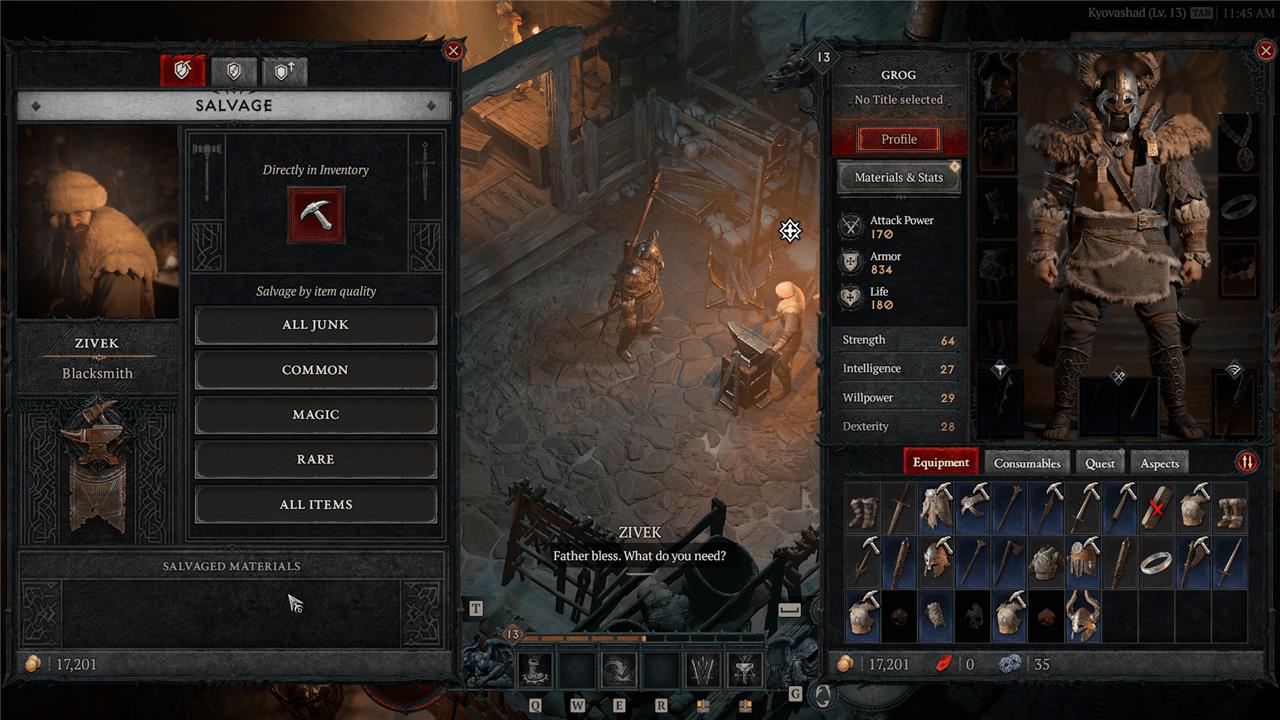1280x720 pixels.
Task: Pick the horned helmet in inventory
Action: click(x=1083, y=615)
